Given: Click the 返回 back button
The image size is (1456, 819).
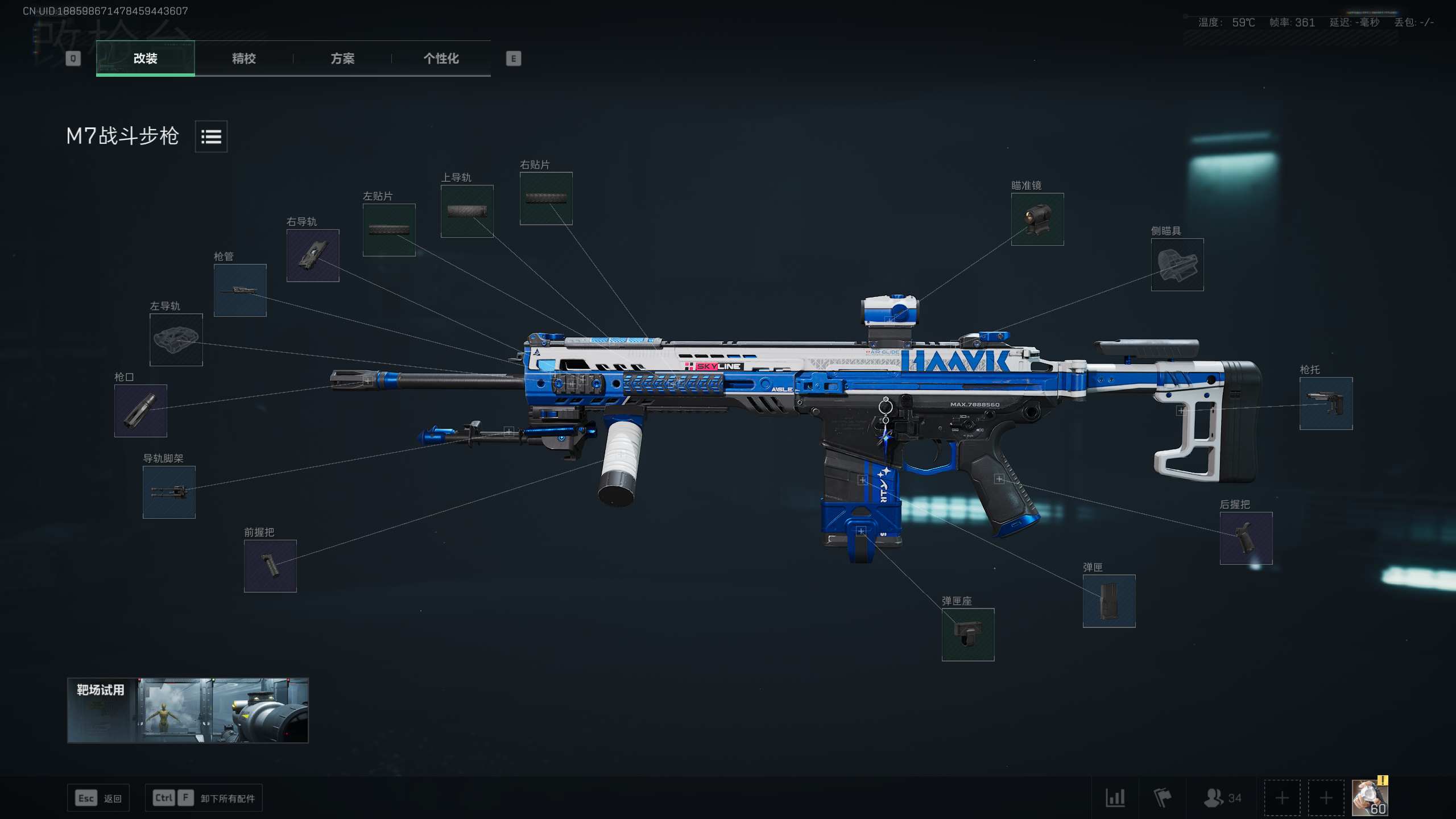Looking at the screenshot, I should [x=99, y=798].
